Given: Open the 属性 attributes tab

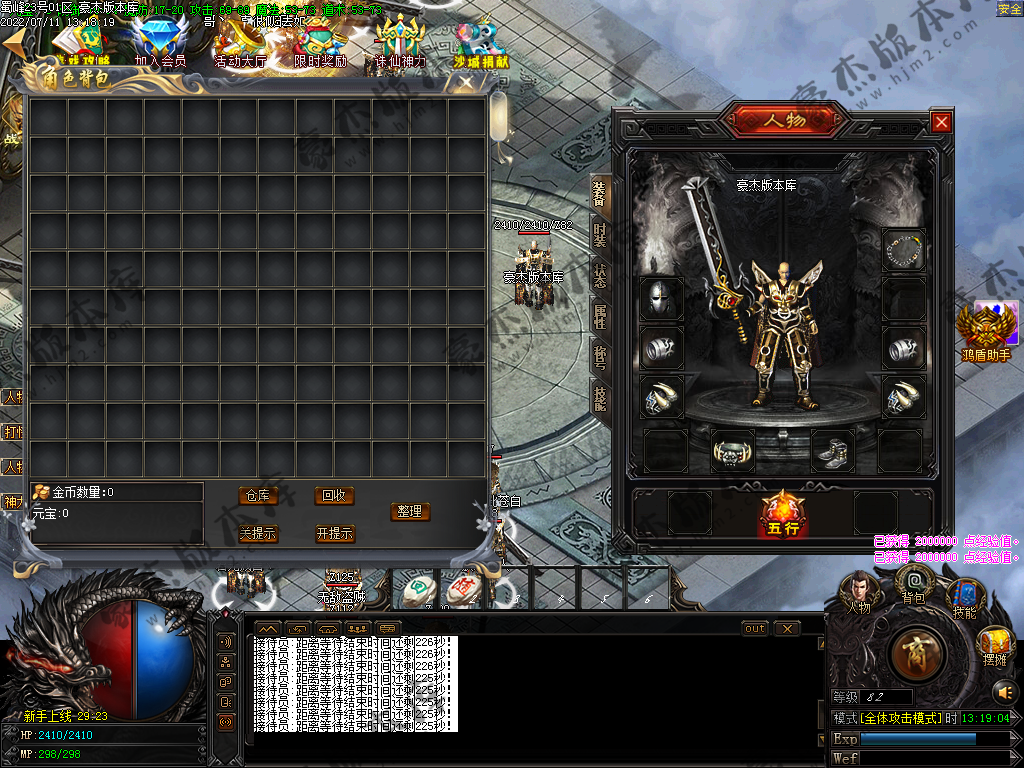Looking at the screenshot, I should click(600, 316).
